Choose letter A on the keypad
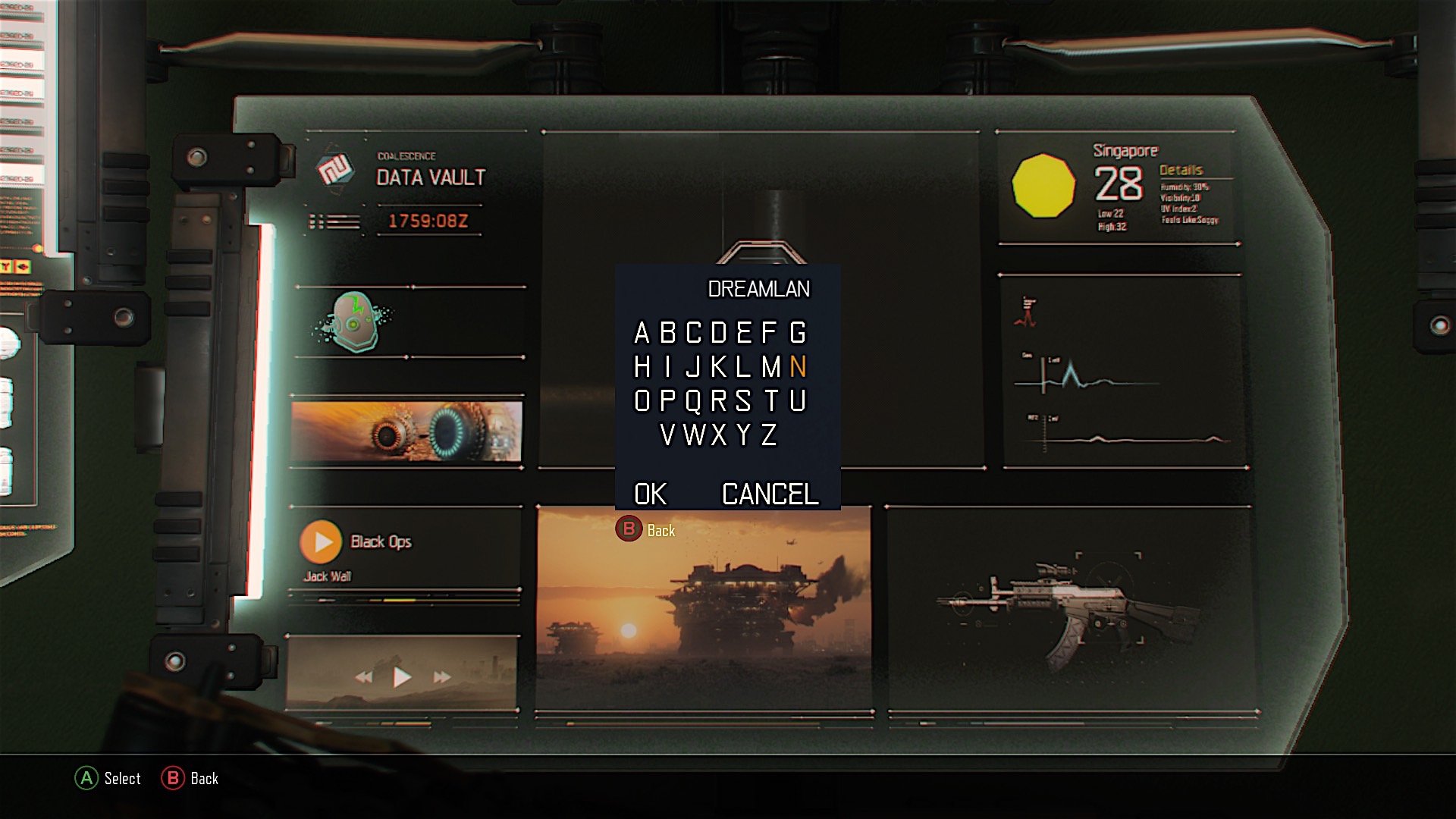The height and width of the screenshot is (819, 1456). click(642, 333)
